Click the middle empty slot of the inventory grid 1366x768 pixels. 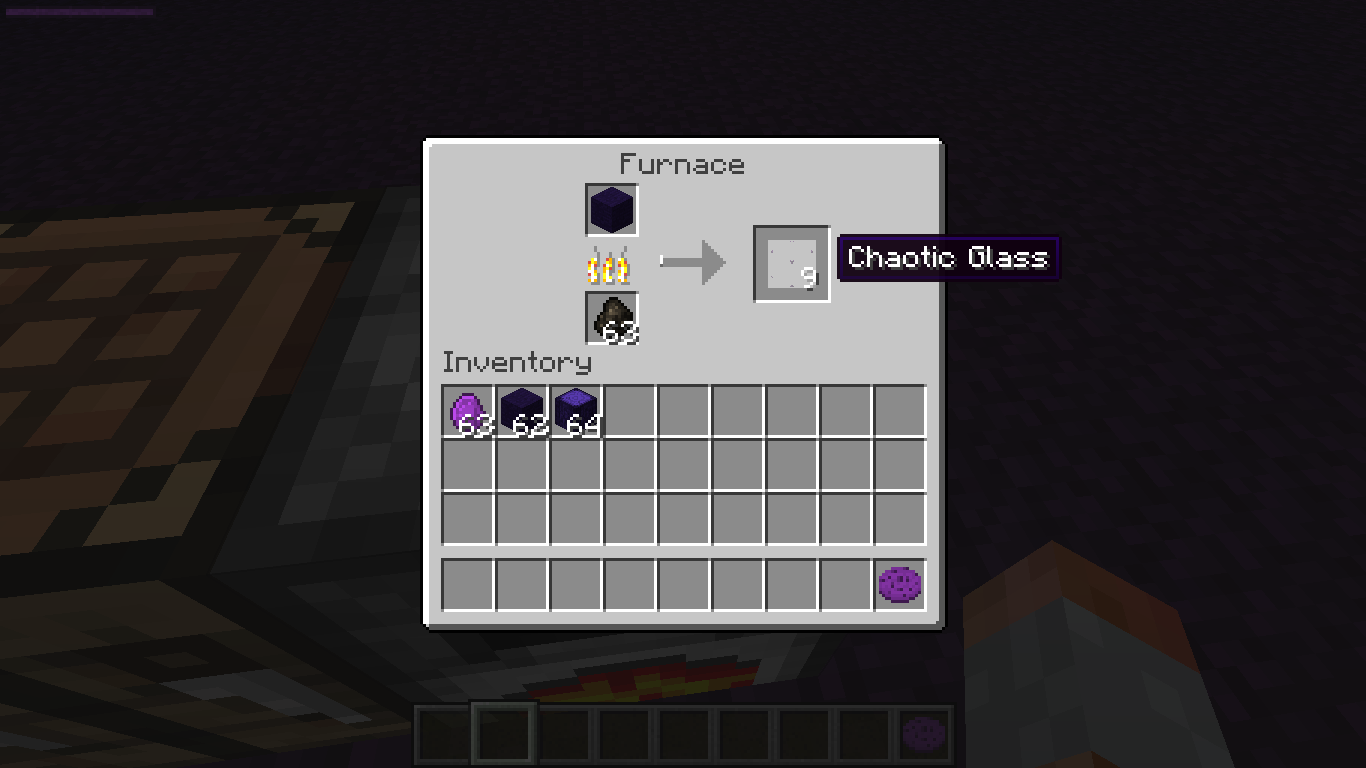pos(683,466)
